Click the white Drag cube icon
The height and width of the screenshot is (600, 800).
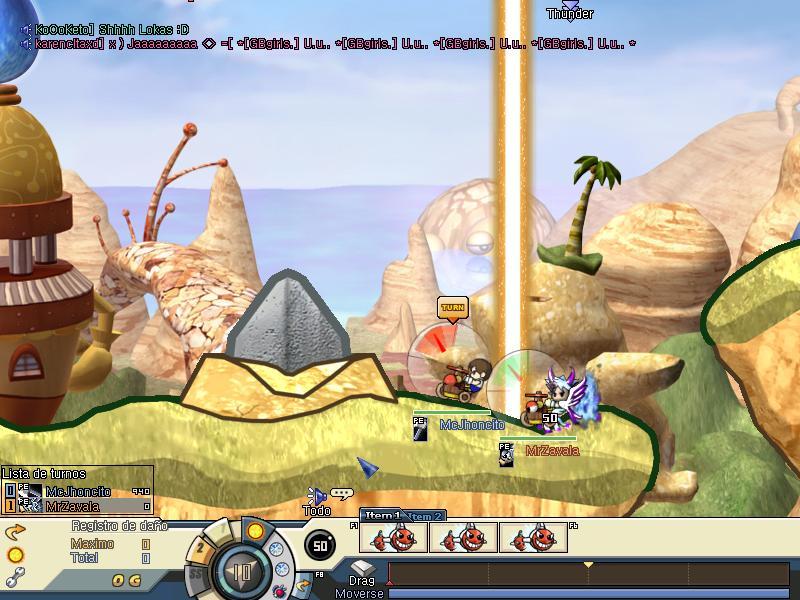(x=362, y=569)
